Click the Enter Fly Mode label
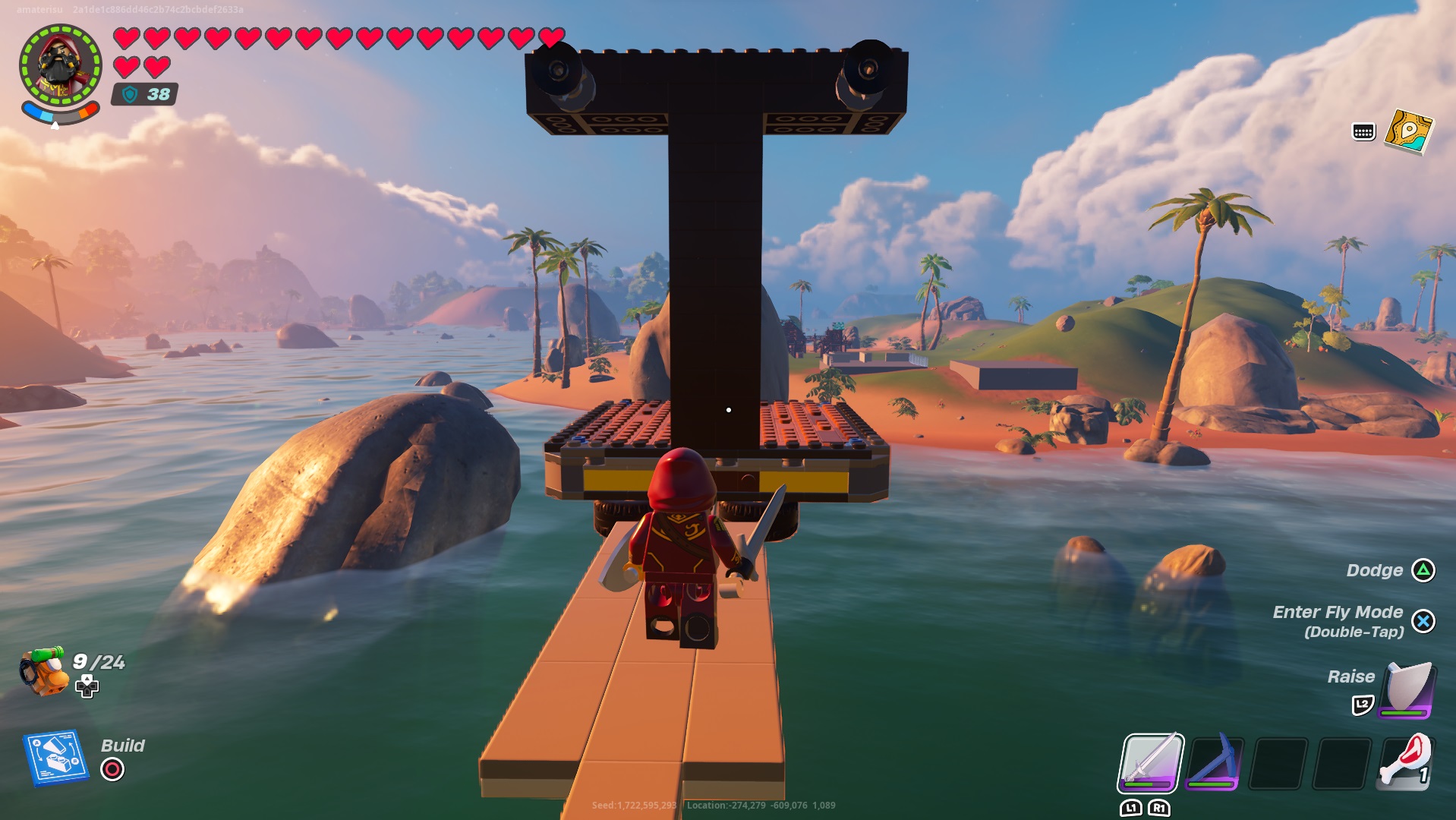Image resolution: width=1456 pixels, height=820 pixels. [x=1338, y=612]
